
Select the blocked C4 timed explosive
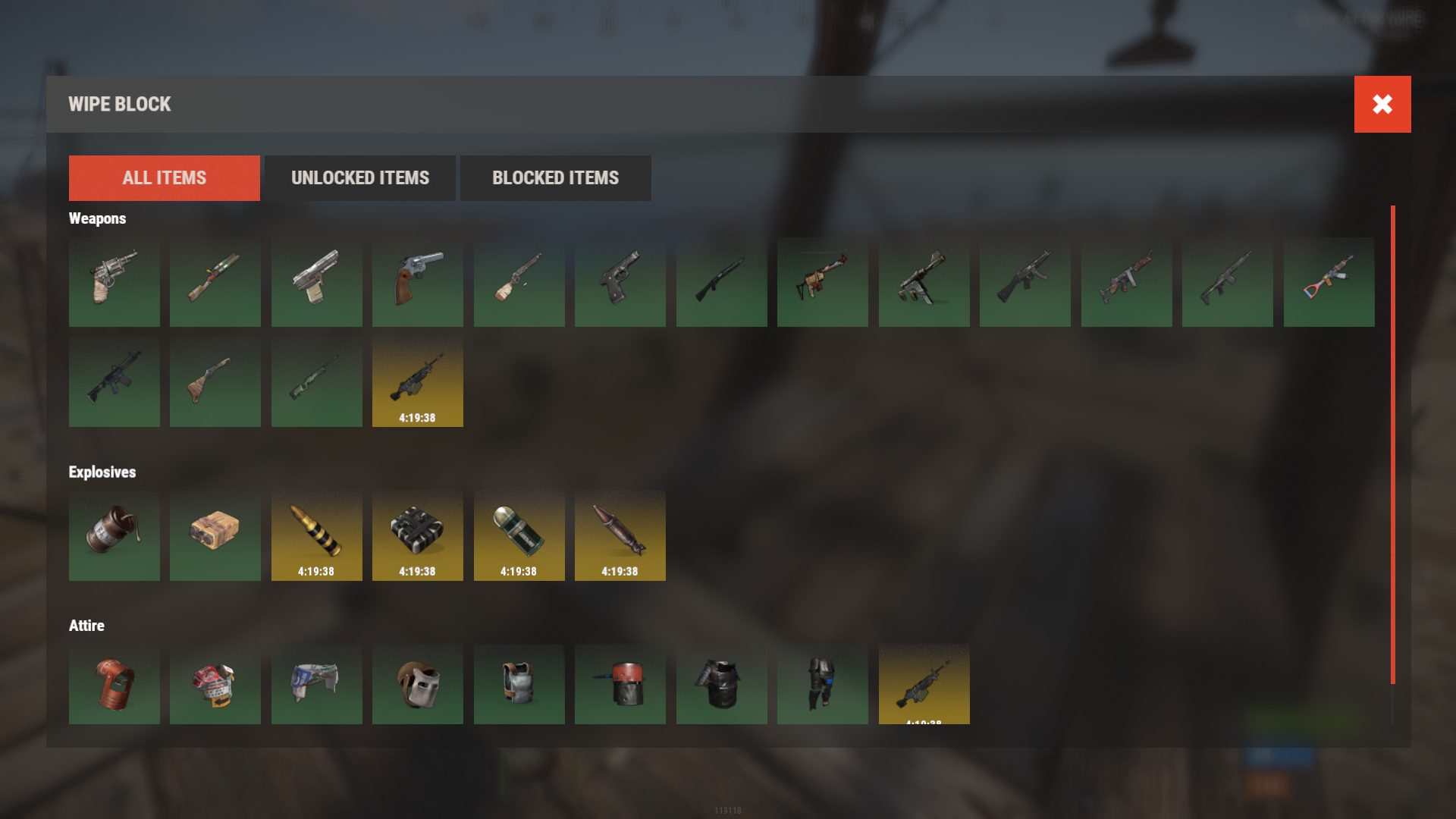417,535
